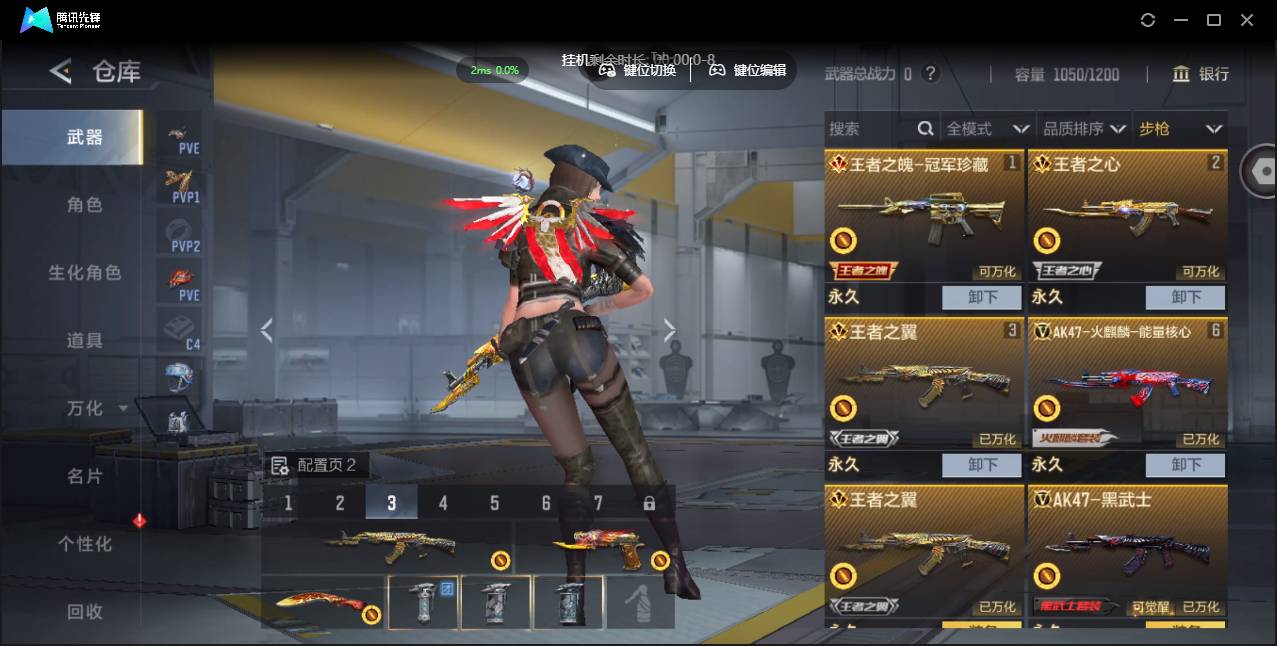Image resolution: width=1277 pixels, height=646 pixels.
Task: Open the 品质排序 sort dropdown
Action: tap(1084, 129)
